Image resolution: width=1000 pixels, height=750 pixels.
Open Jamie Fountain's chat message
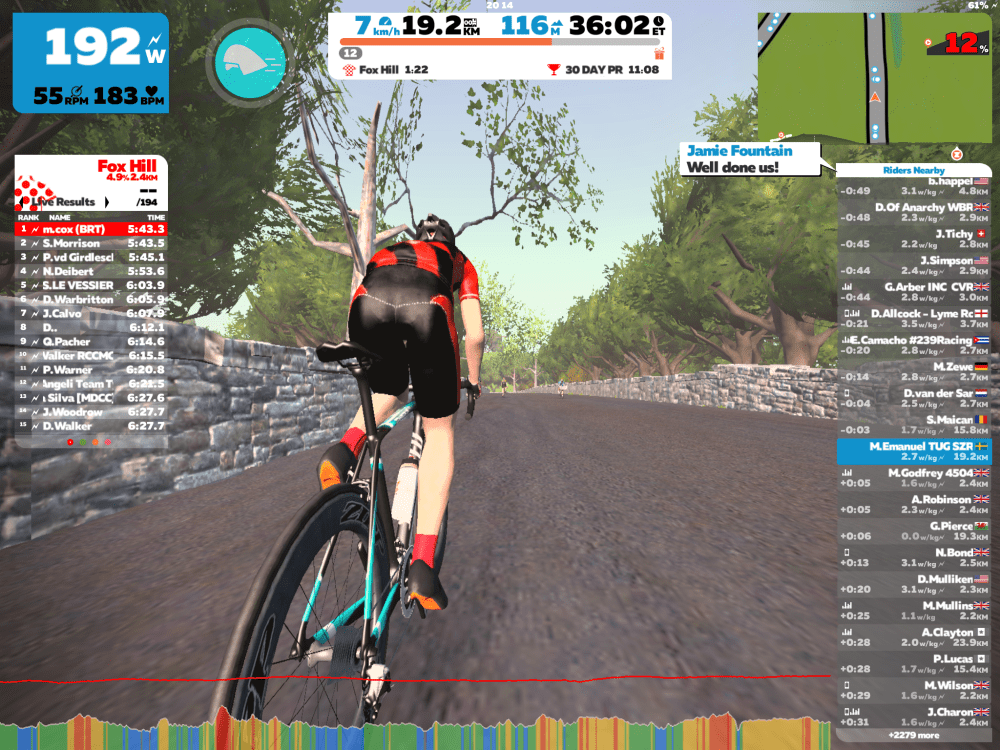tap(750, 159)
